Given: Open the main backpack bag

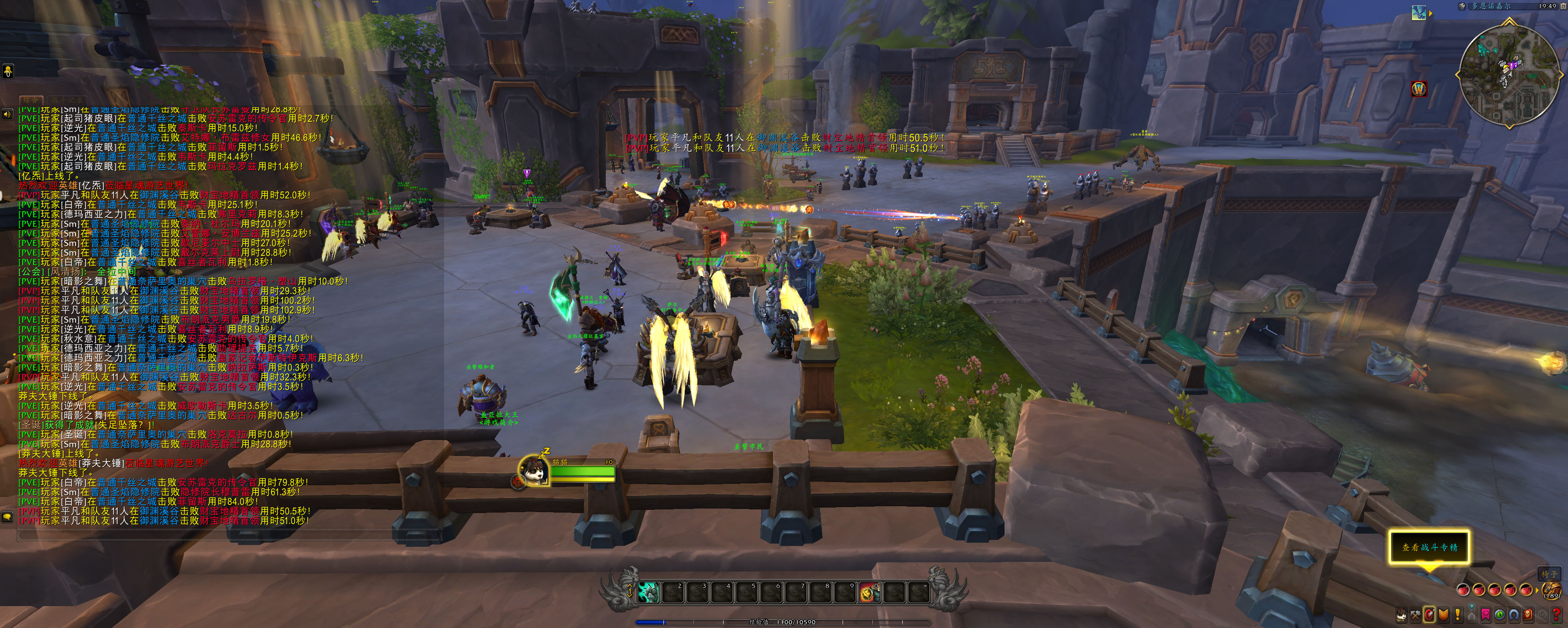Looking at the screenshot, I should [1552, 590].
